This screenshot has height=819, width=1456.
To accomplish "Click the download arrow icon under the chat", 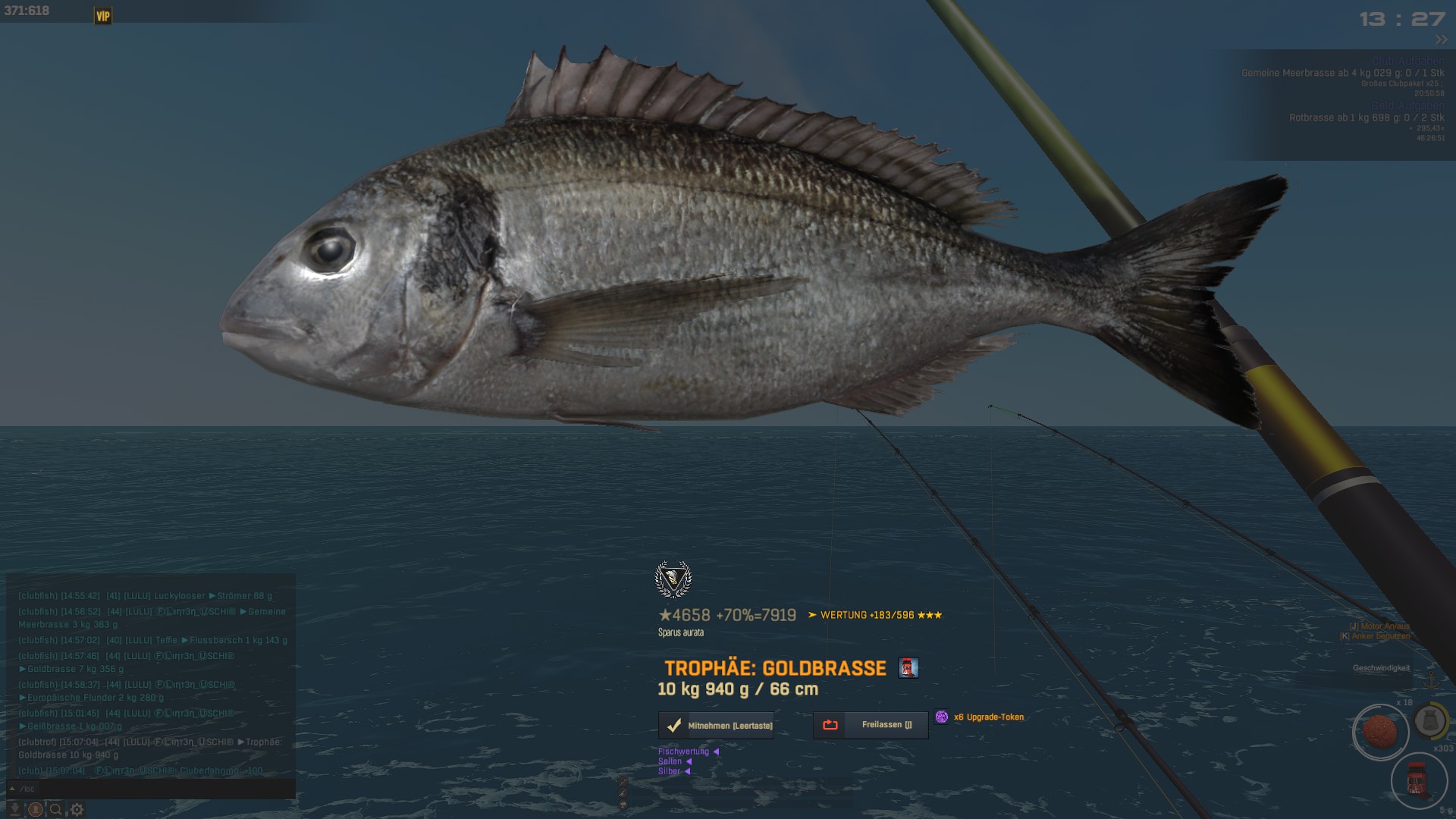I will pyautogui.click(x=14, y=810).
